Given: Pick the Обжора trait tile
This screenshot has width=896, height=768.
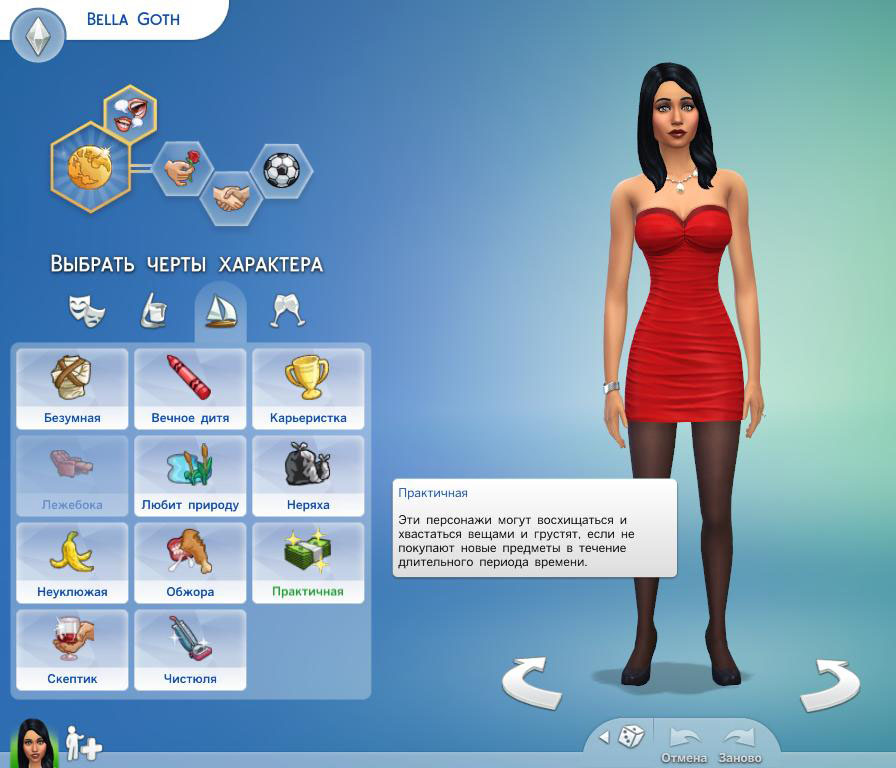Looking at the screenshot, I should tap(190, 562).
